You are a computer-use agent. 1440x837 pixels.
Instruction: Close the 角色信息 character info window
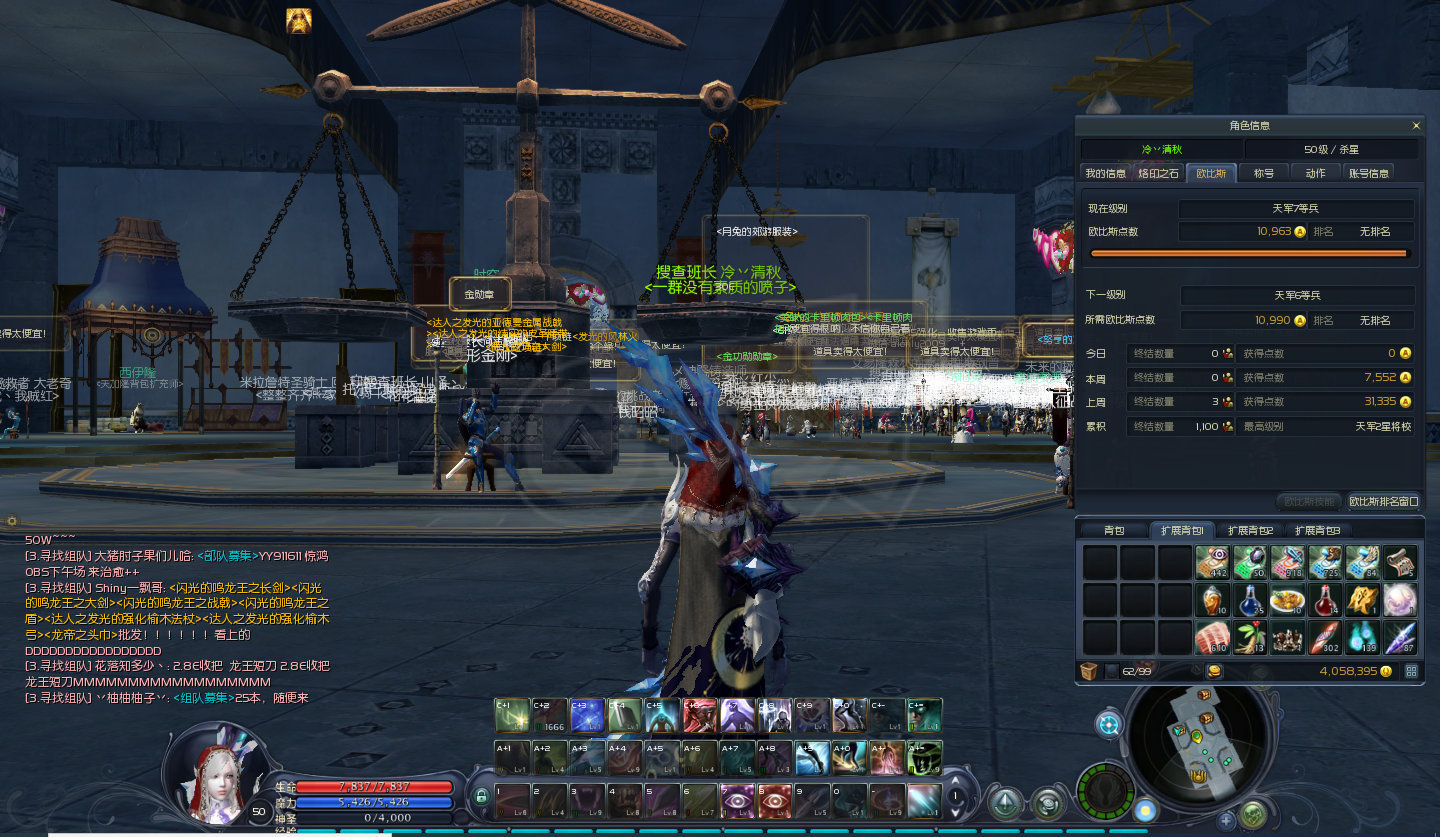[x=1416, y=126]
